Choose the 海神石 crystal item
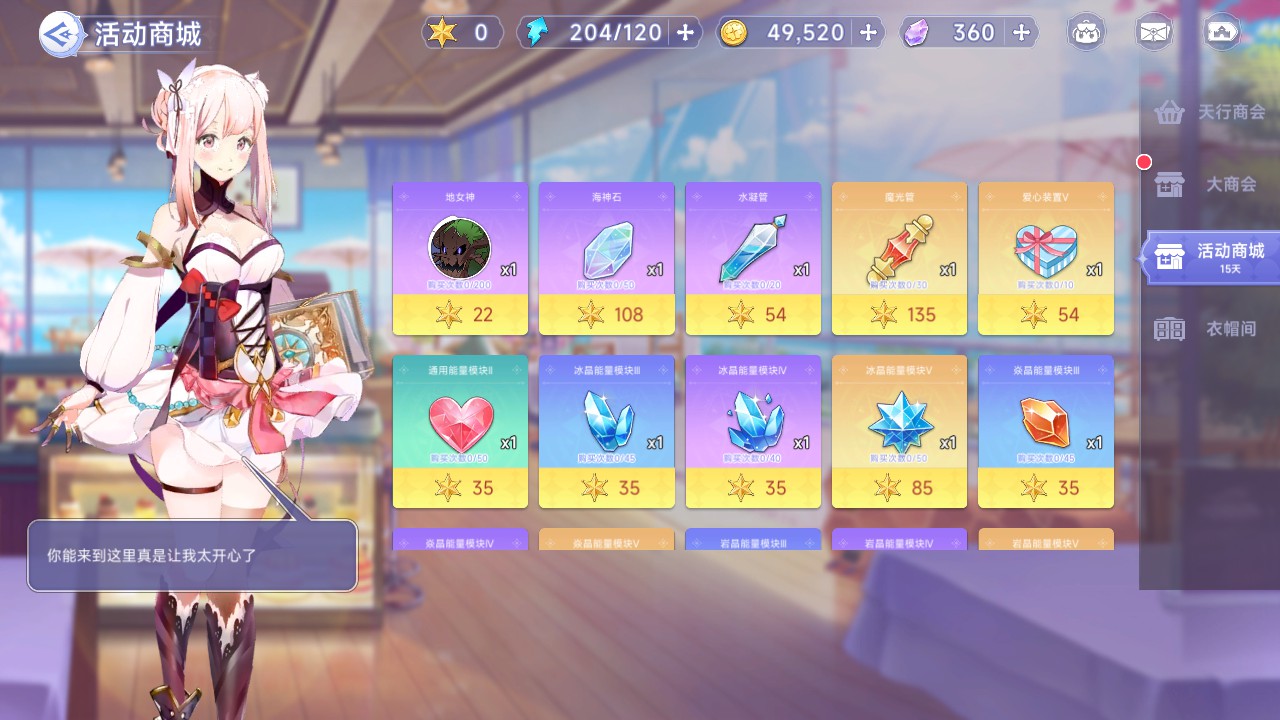This screenshot has height=720, width=1280. click(606, 258)
